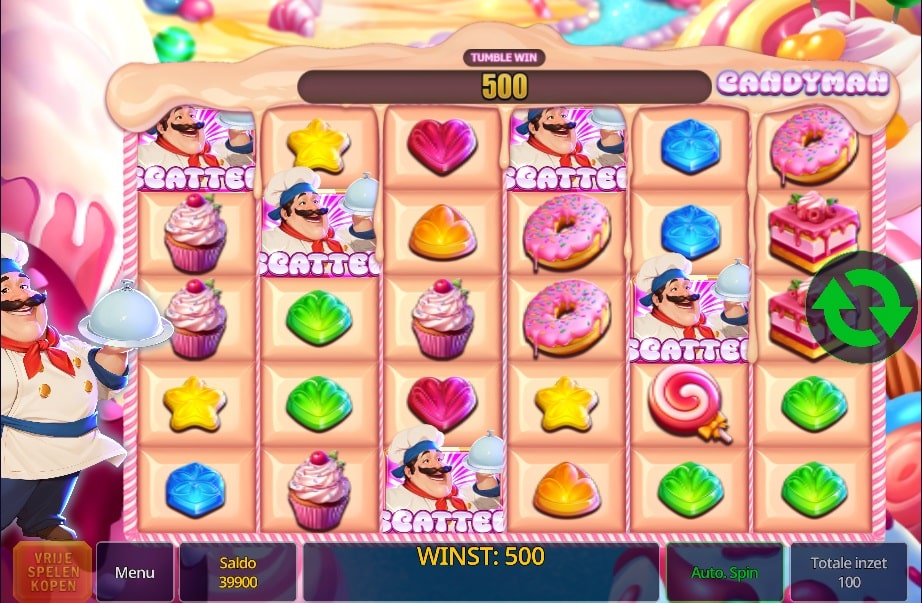This screenshot has width=922, height=603.
Task: Buy free spins with Vrije Spelen Kopen
Action: click(53, 572)
